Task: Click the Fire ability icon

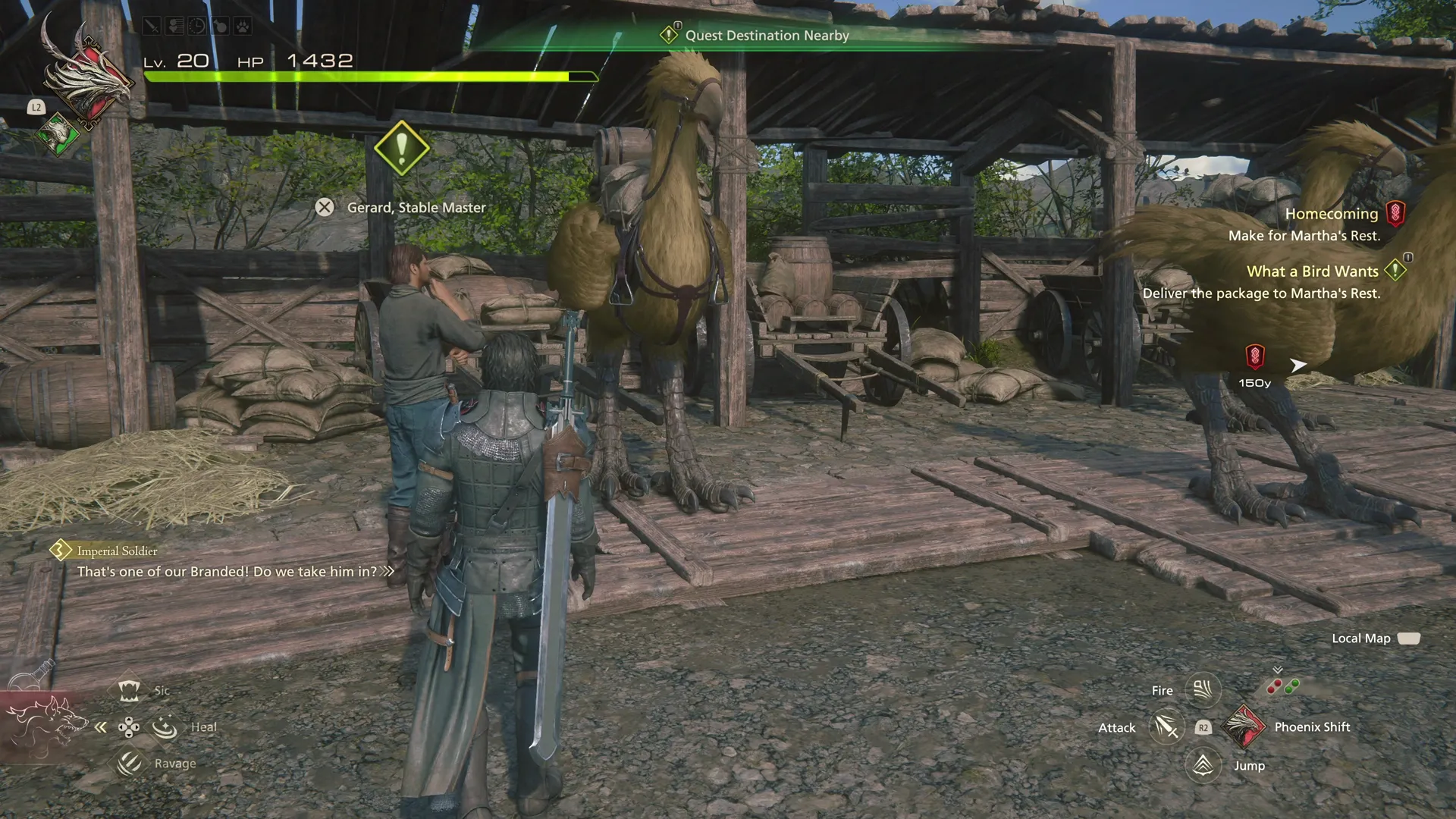Action: [1203, 689]
